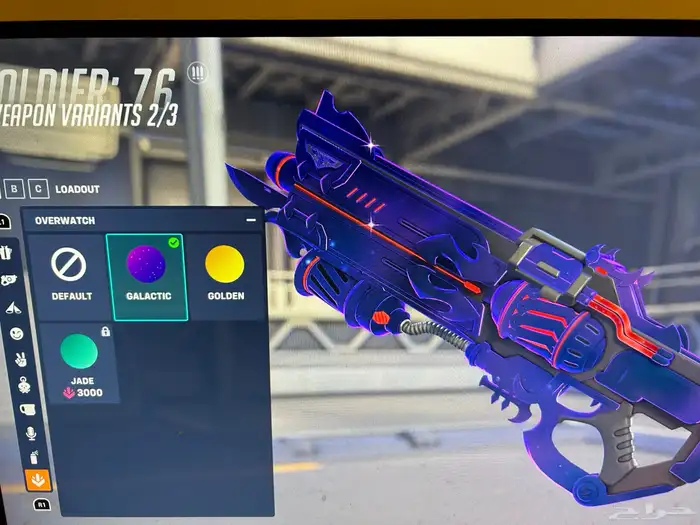
Task: Switch to loadout B
Action: tap(14, 188)
